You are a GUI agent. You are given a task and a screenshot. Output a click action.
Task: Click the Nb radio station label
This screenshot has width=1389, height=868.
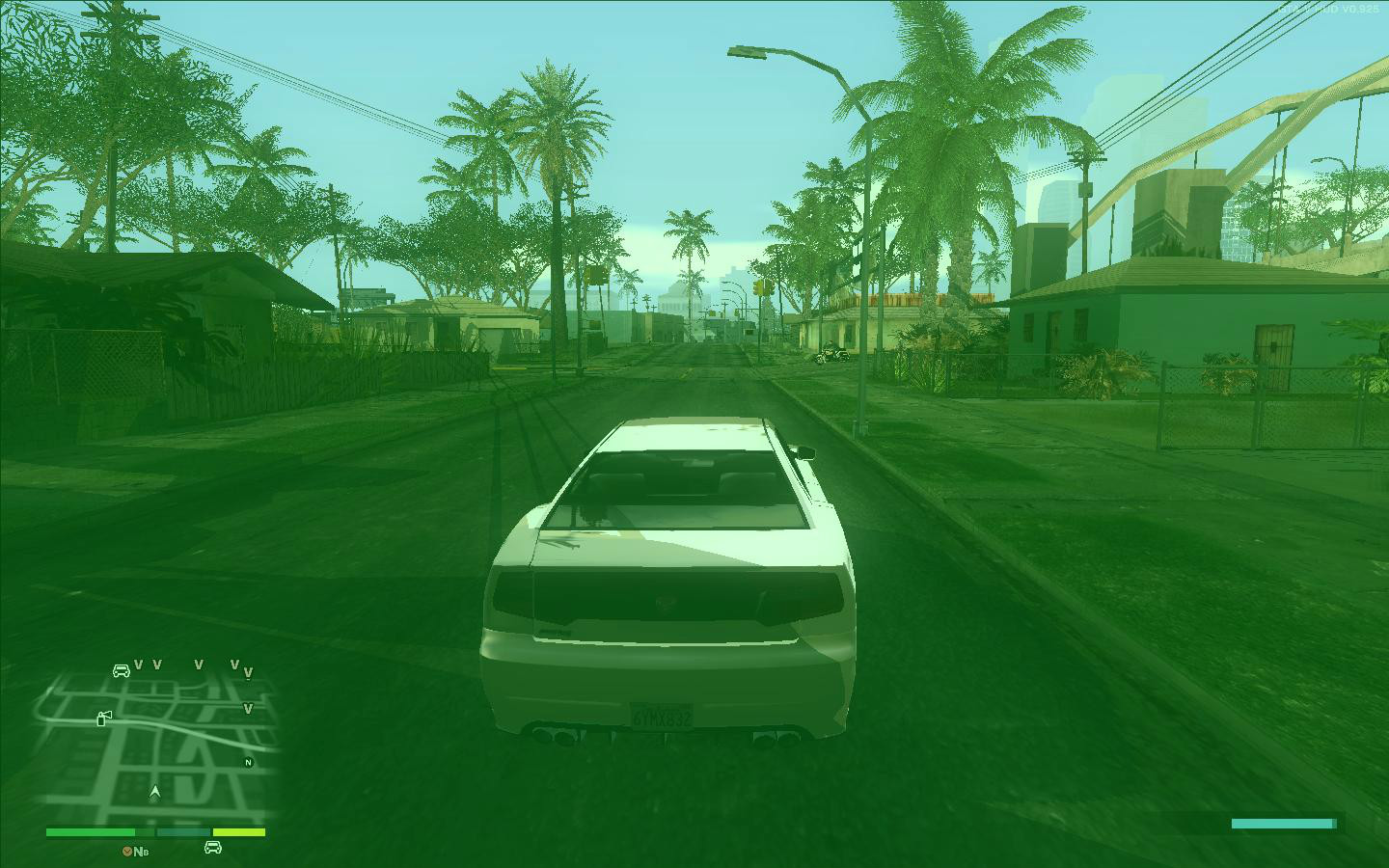[140, 851]
